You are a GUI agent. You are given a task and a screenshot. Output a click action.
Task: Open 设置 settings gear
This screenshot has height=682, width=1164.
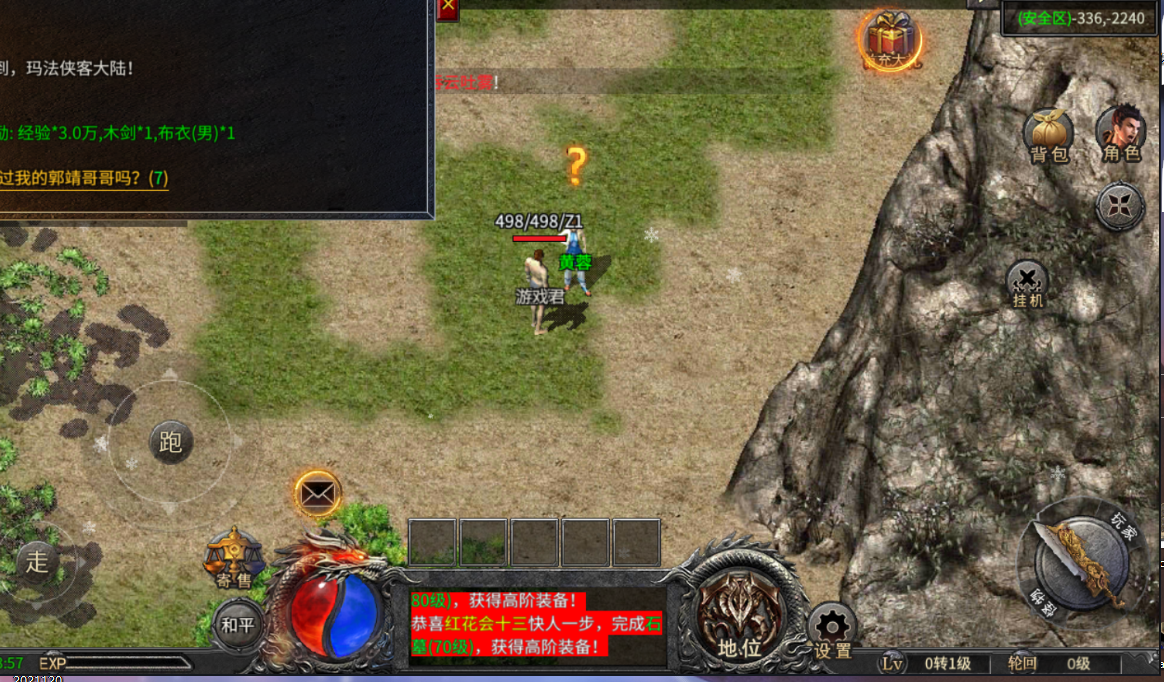pyautogui.click(x=832, y=630)
